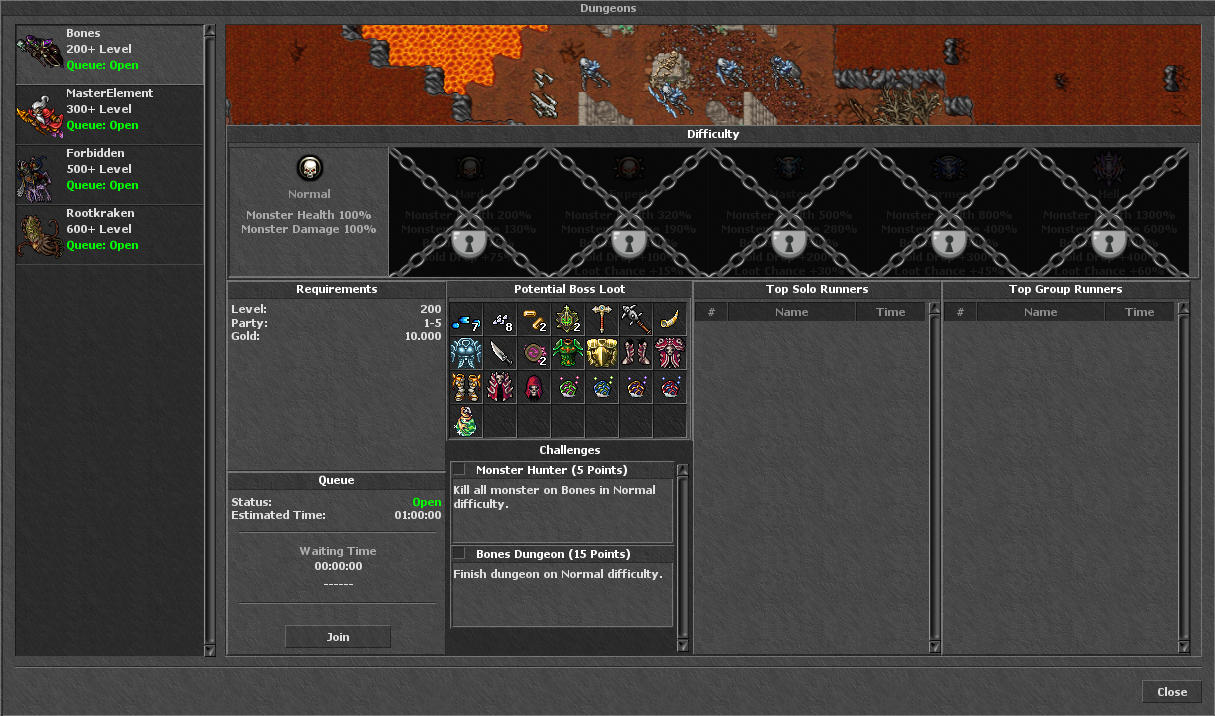Tick the Monster Hunter challenge checkbox
Image resolution: width=1215 pixels, height=716 pixels.
click(459, 470)
